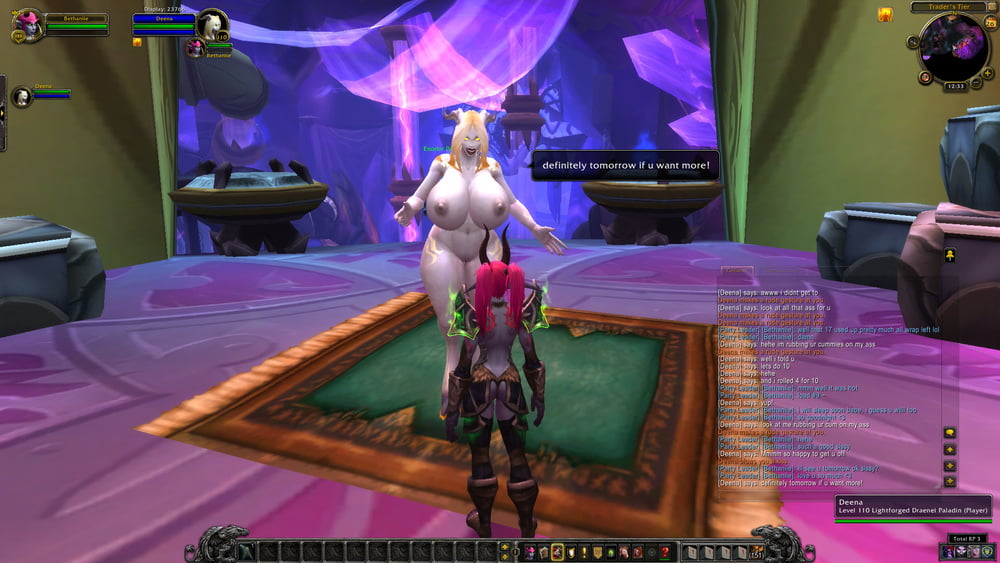The width and height of the screenshot is (1000, 563).
Task: Toggle the minimap tracking button
Action: [914, 43]
